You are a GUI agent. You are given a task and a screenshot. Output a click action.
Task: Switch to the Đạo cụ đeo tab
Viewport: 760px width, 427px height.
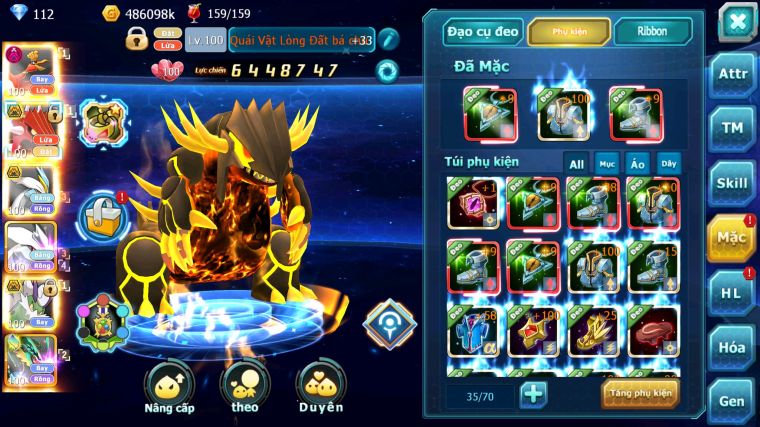click(x=483, y=32)
